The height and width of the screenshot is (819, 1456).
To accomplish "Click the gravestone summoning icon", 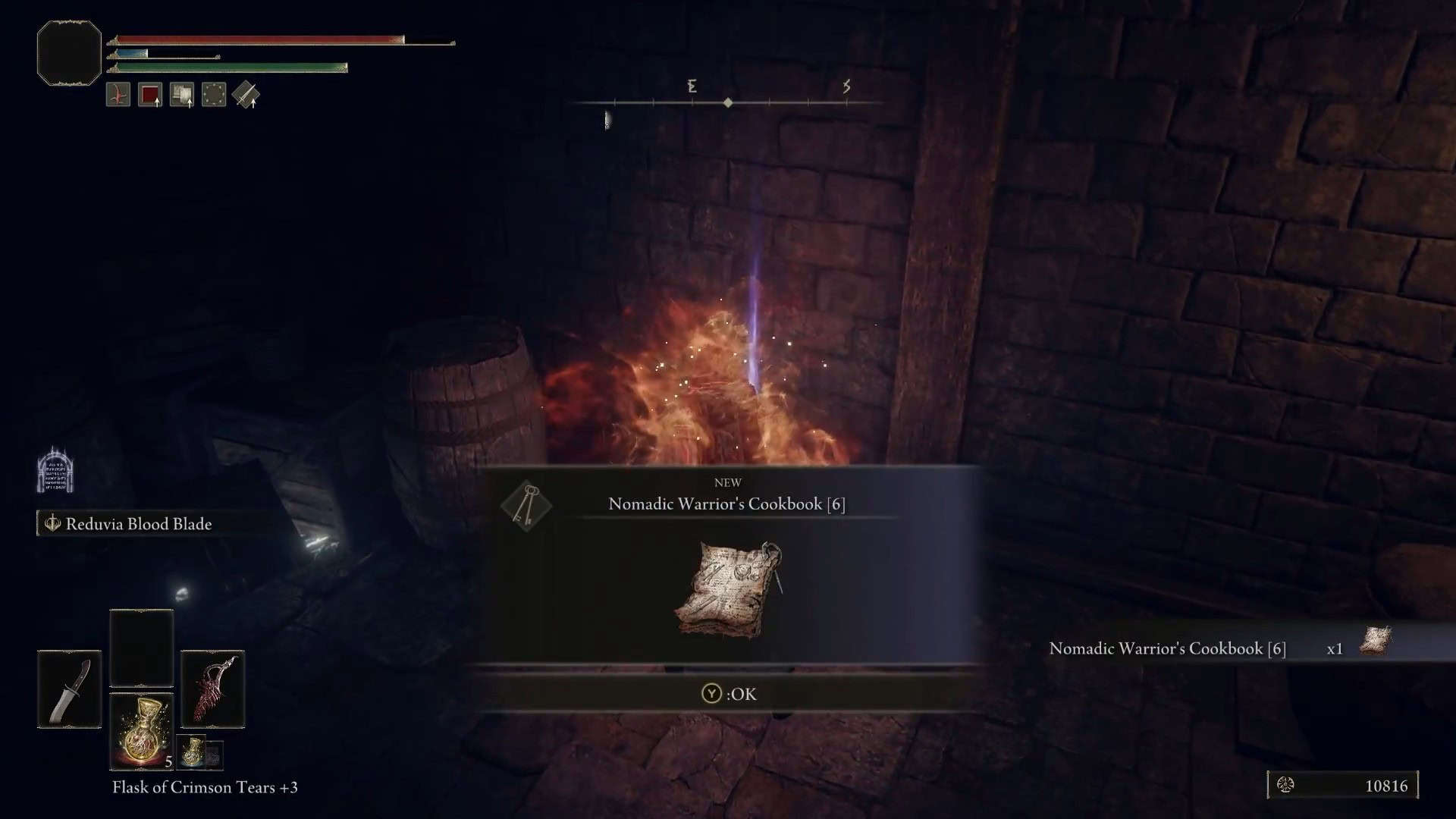I will click(x=55, y=472).
